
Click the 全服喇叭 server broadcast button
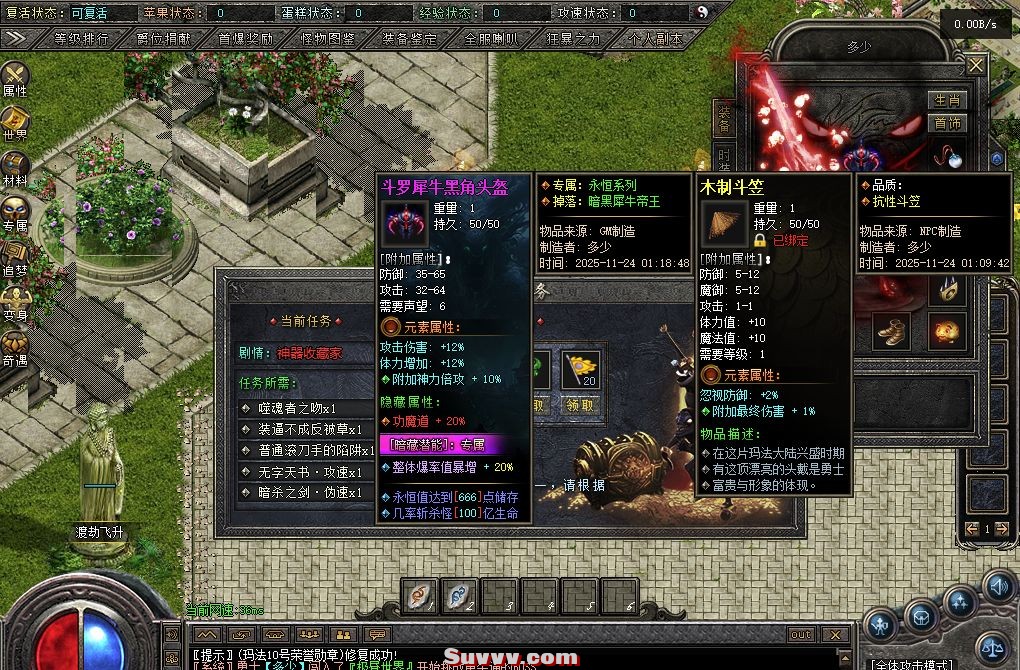pyautogui.click(x=492, y=39)
